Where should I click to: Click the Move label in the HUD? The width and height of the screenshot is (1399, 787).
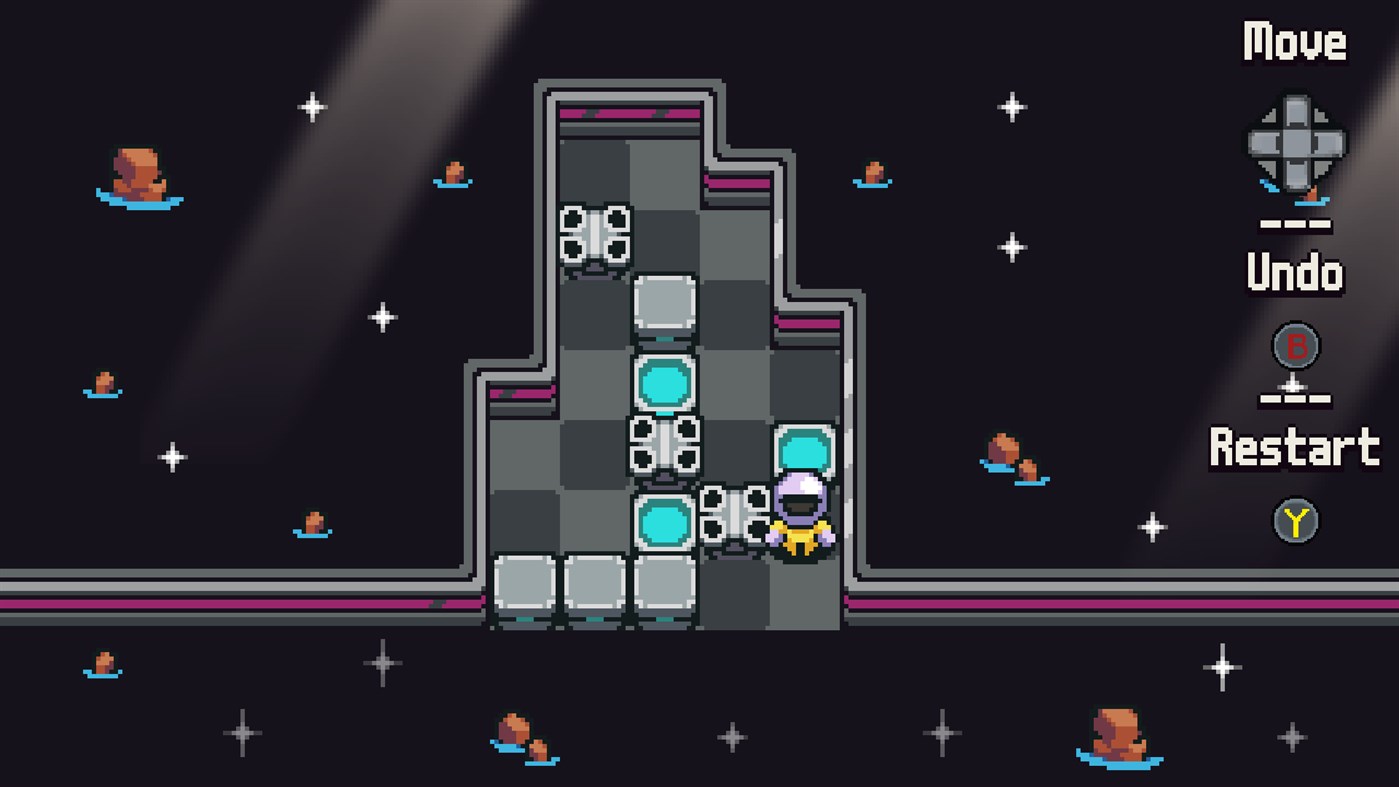(x=1294, y=40)
